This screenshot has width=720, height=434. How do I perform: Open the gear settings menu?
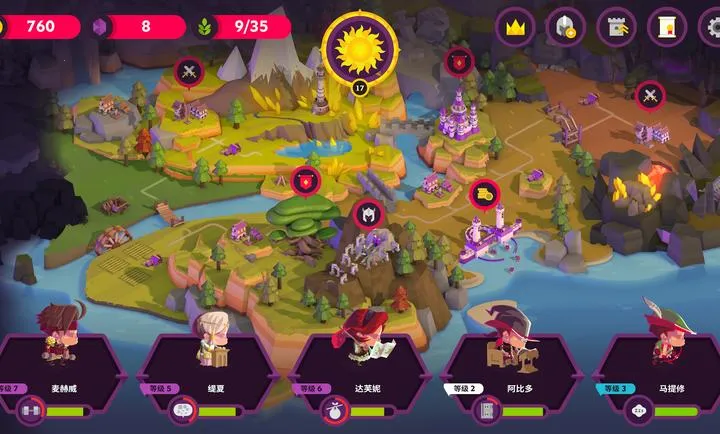pyautogui.click(x=711, y=27)
